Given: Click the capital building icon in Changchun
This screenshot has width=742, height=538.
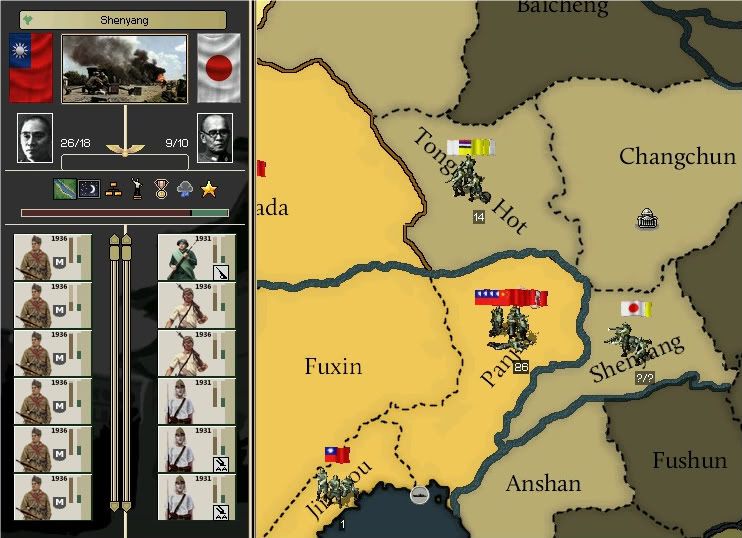Looking at the screenshot, I should coord(646,219).
